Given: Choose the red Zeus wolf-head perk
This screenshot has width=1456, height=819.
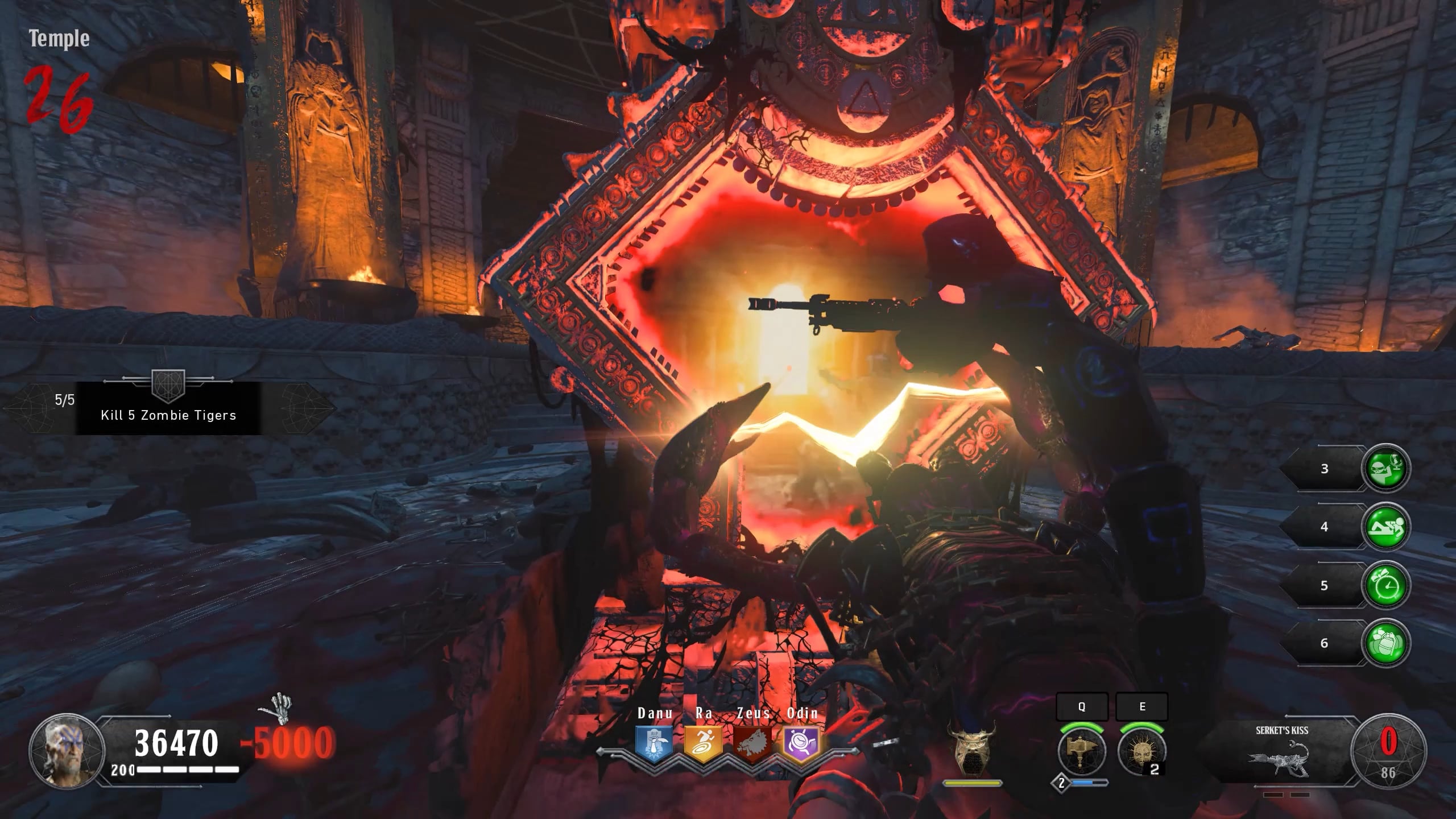Looking at the screenshot, I should point(752,743).
